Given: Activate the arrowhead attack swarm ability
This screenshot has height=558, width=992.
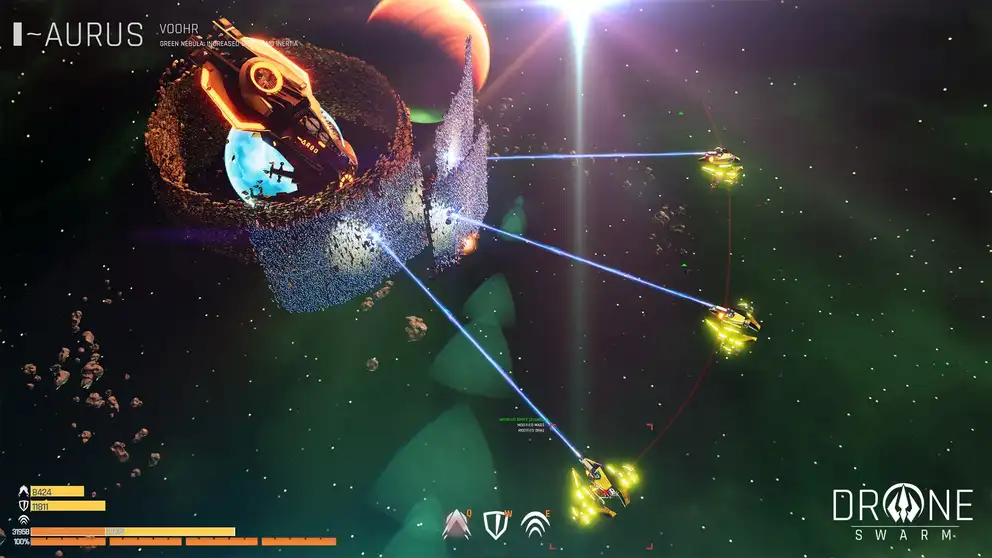Looking at the screenshot, I should [457, 524].
